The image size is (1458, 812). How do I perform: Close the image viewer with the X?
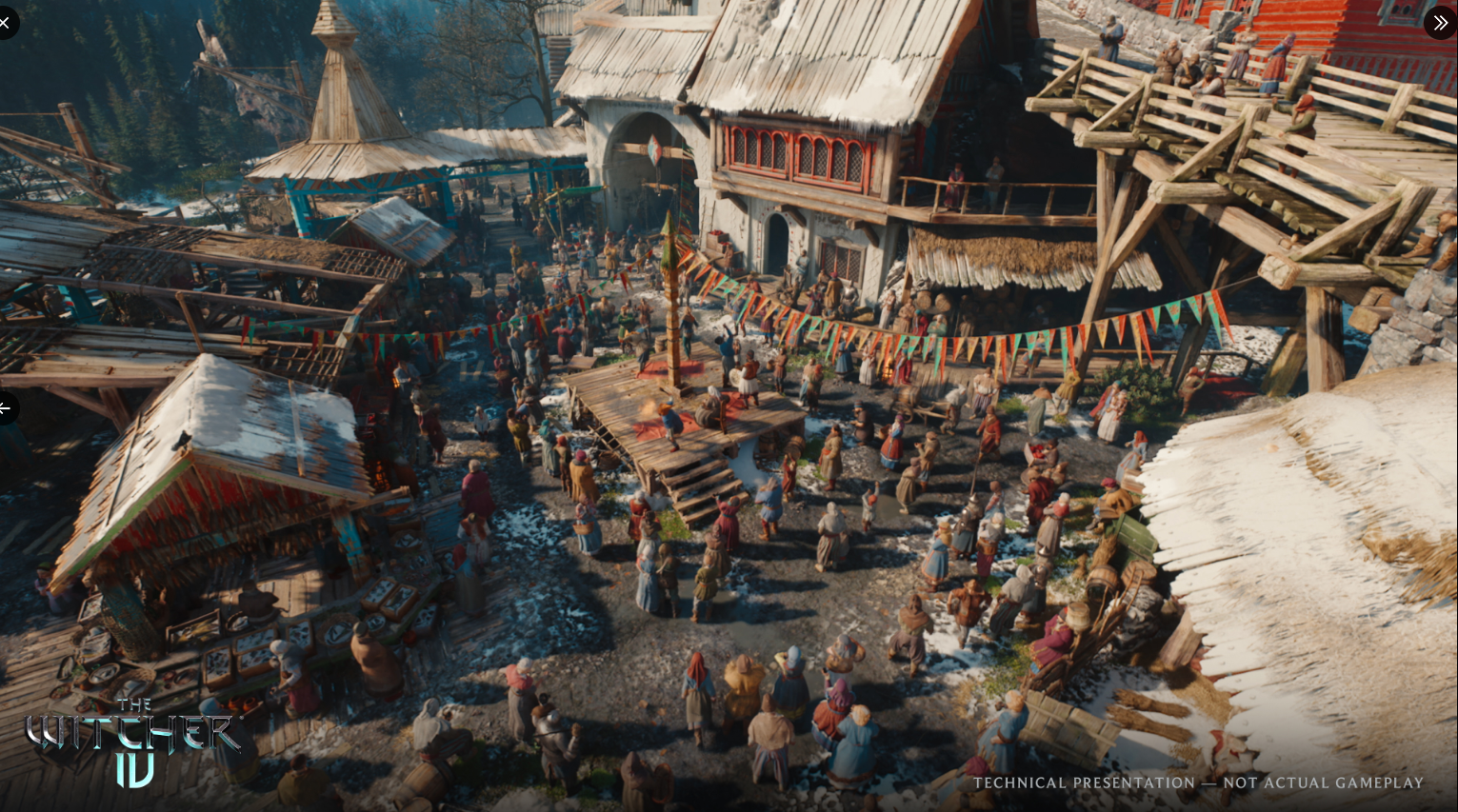(x=5, y=22)
